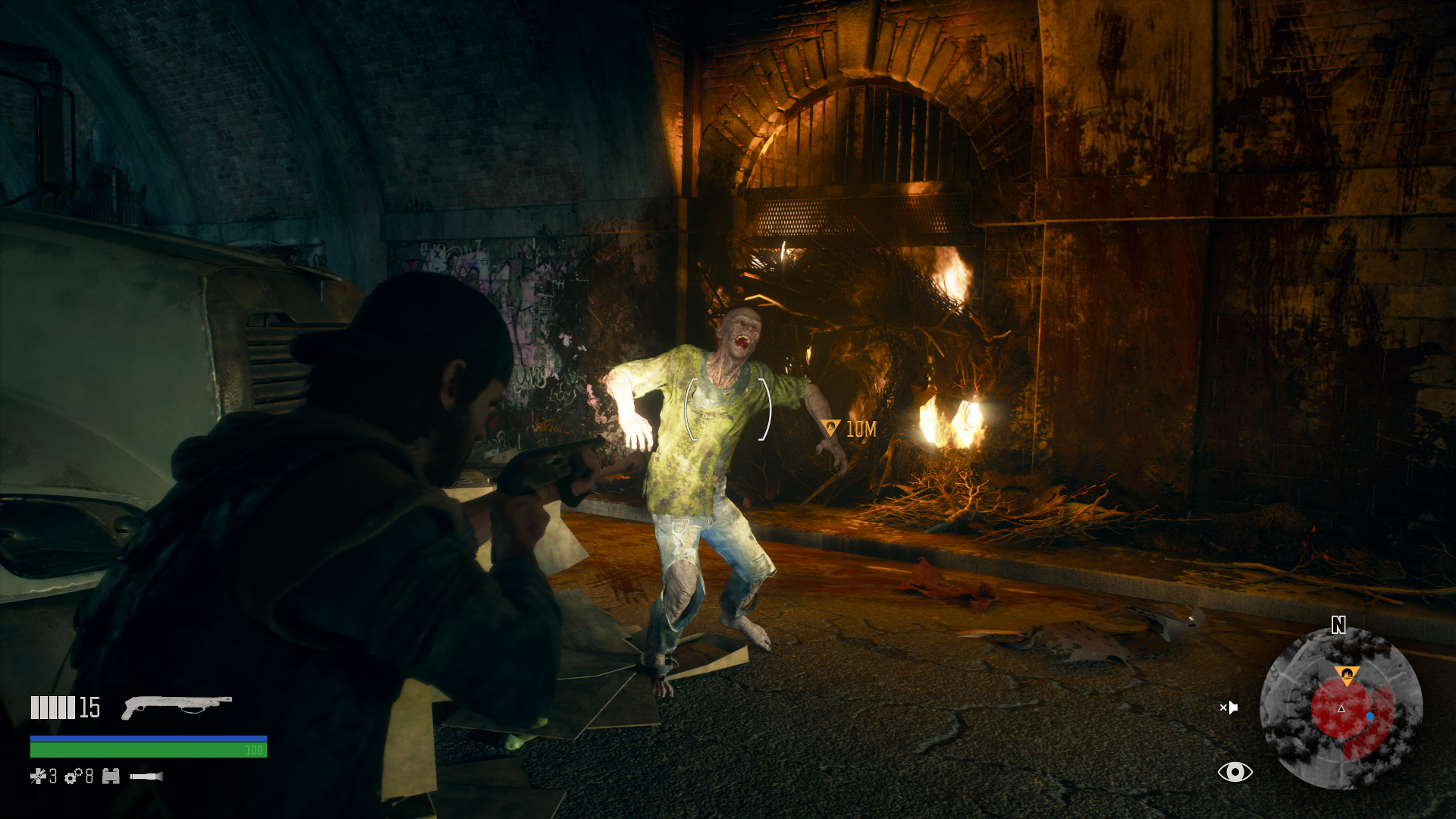Click the eye visibility indicator

[x=1235, y=772]
